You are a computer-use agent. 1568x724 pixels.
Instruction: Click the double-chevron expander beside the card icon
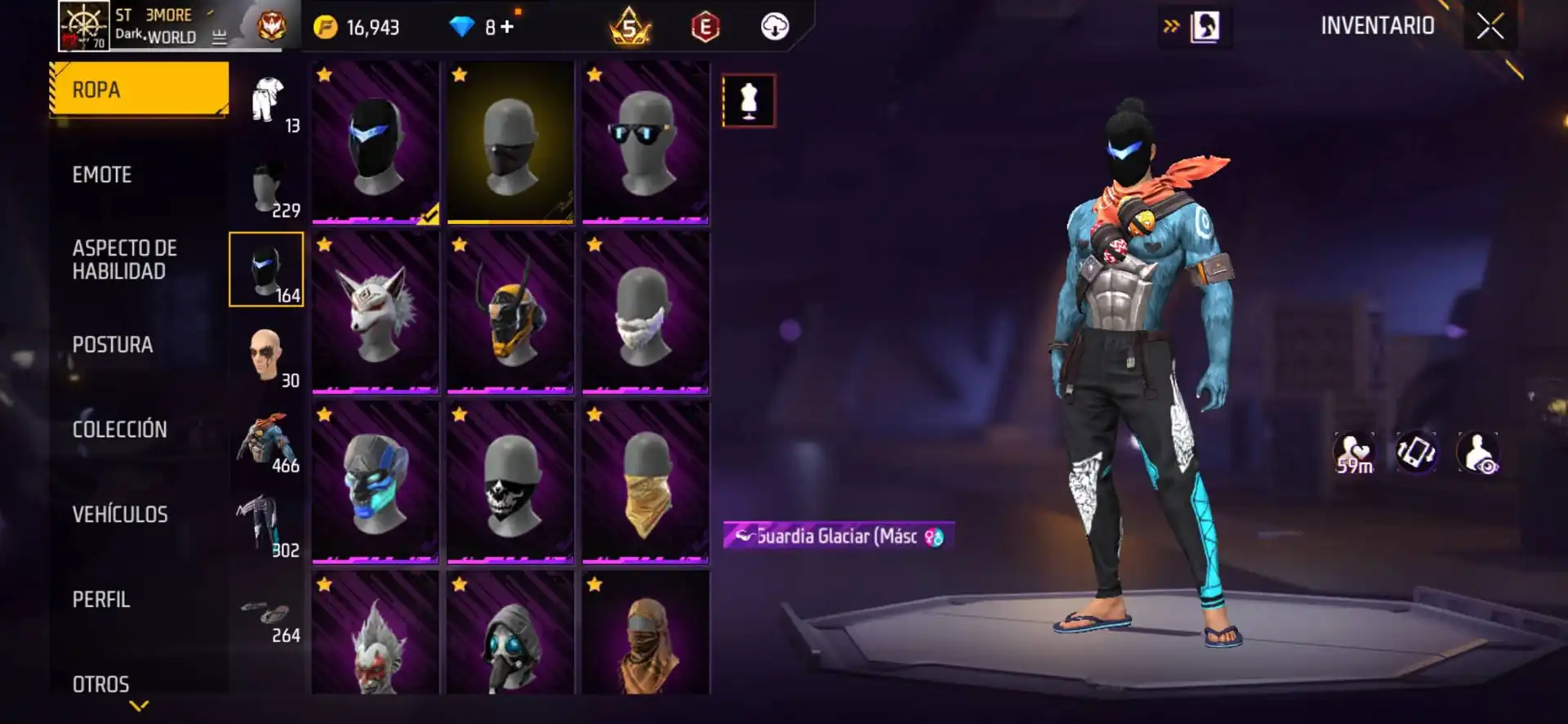pos(1173,25)
